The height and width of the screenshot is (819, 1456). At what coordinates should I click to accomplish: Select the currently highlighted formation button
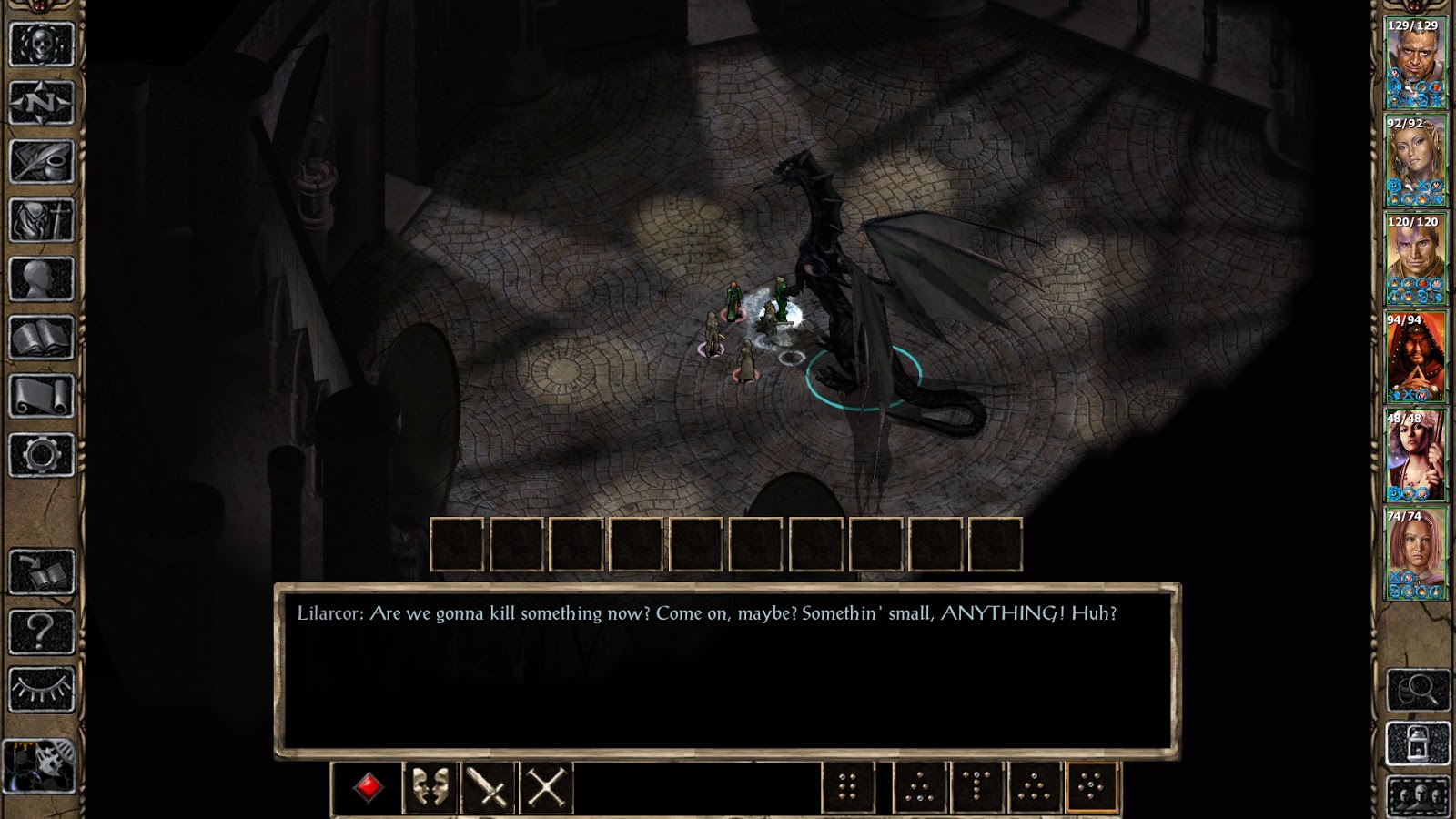pyautogui.click(x=1091, y=784)
